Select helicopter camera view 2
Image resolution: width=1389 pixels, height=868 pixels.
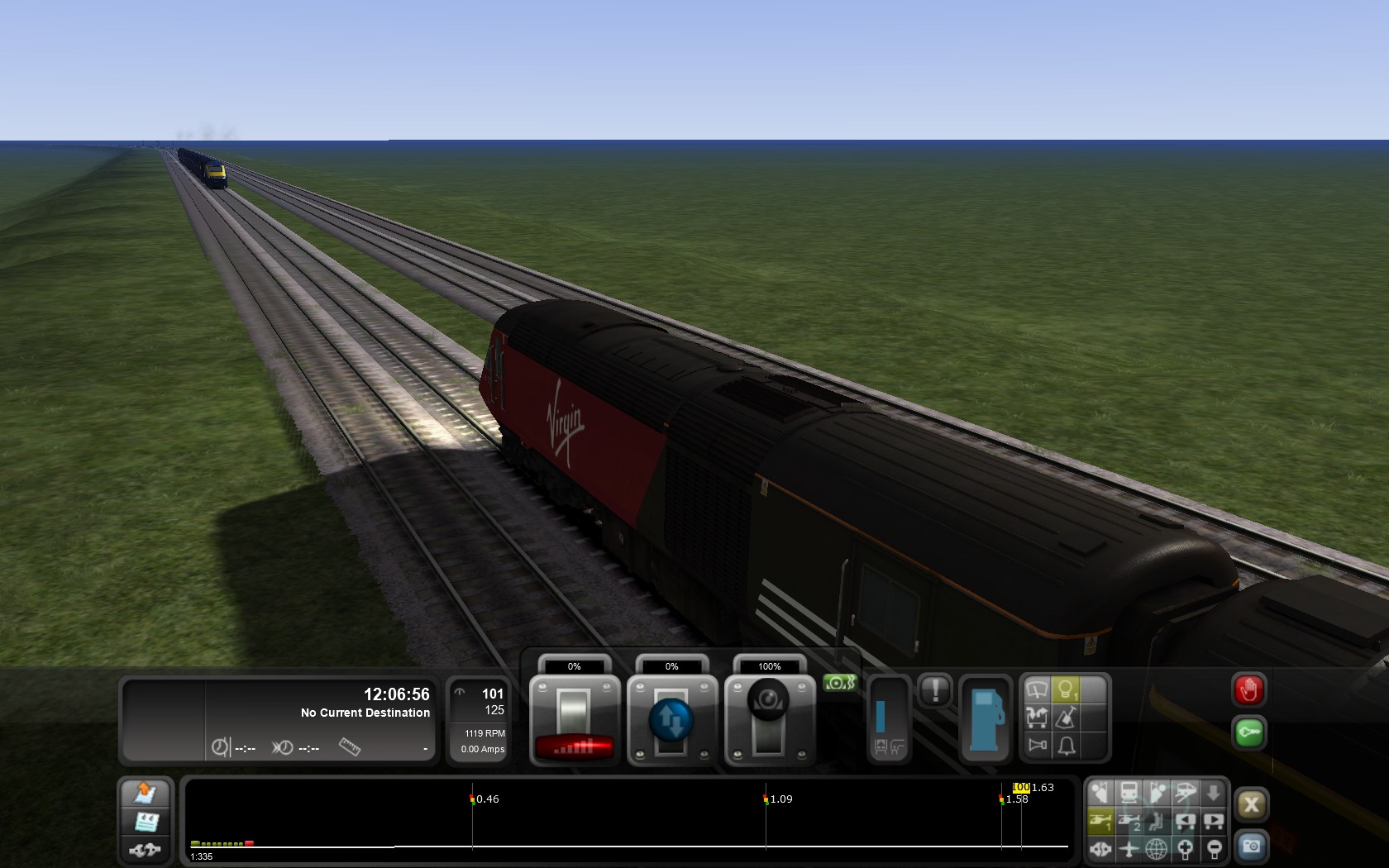click(1129, 821)
